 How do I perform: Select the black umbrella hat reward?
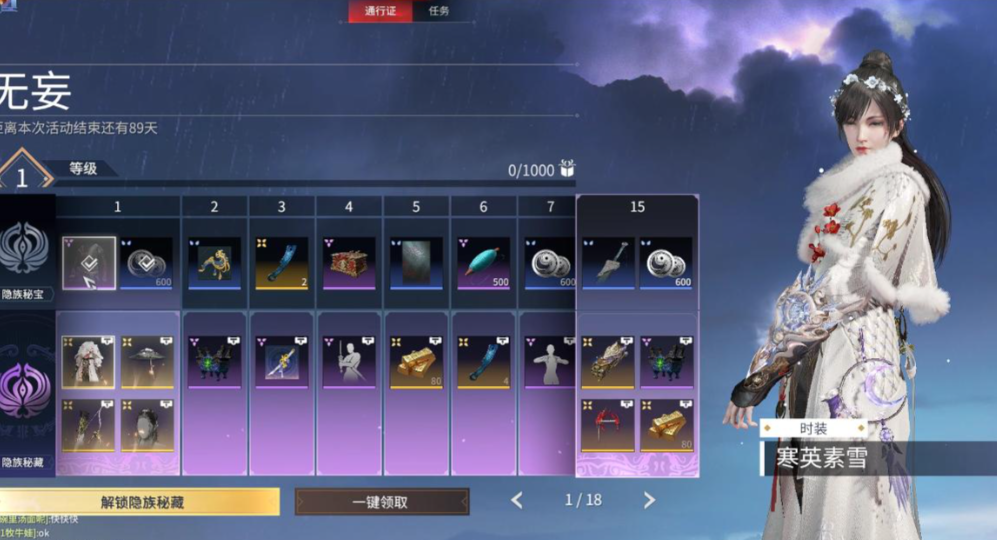(x=148, y=362)
